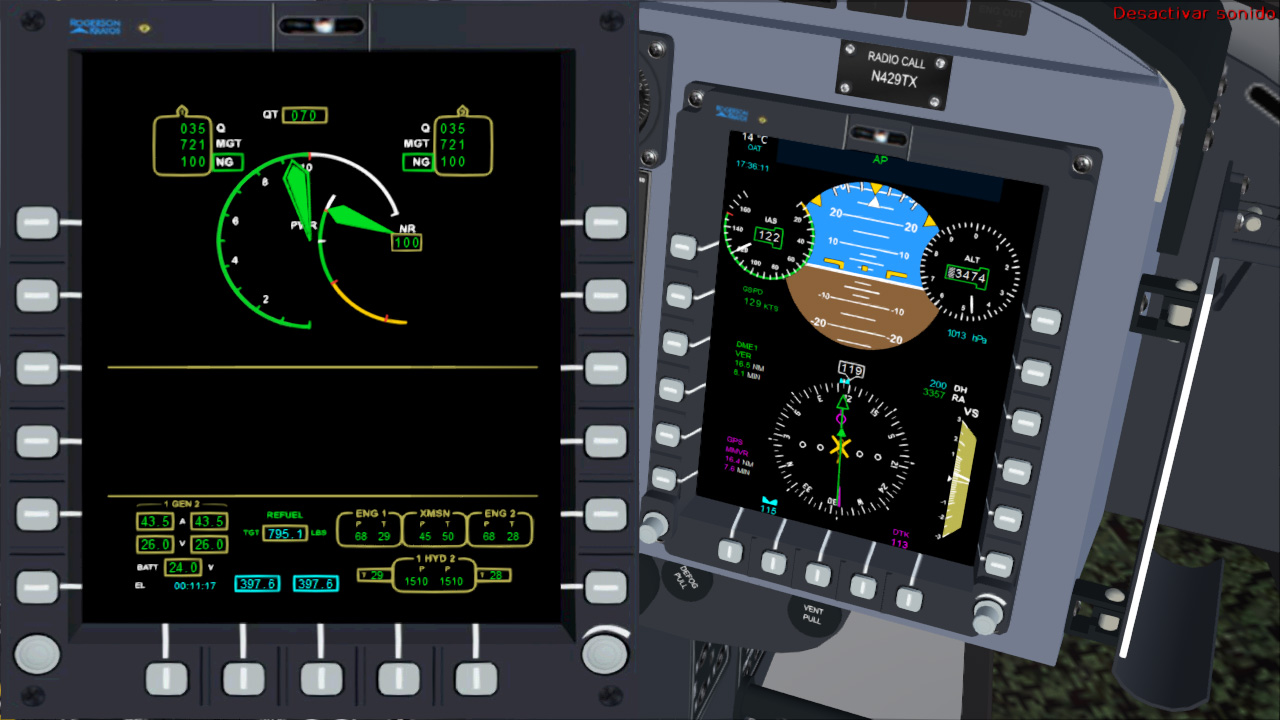Image resolution: width=1280 pixels, height=720 pixels.
Task: Click the cyan 397.6 fuel quantity field
Action: [x=257, y=583]
